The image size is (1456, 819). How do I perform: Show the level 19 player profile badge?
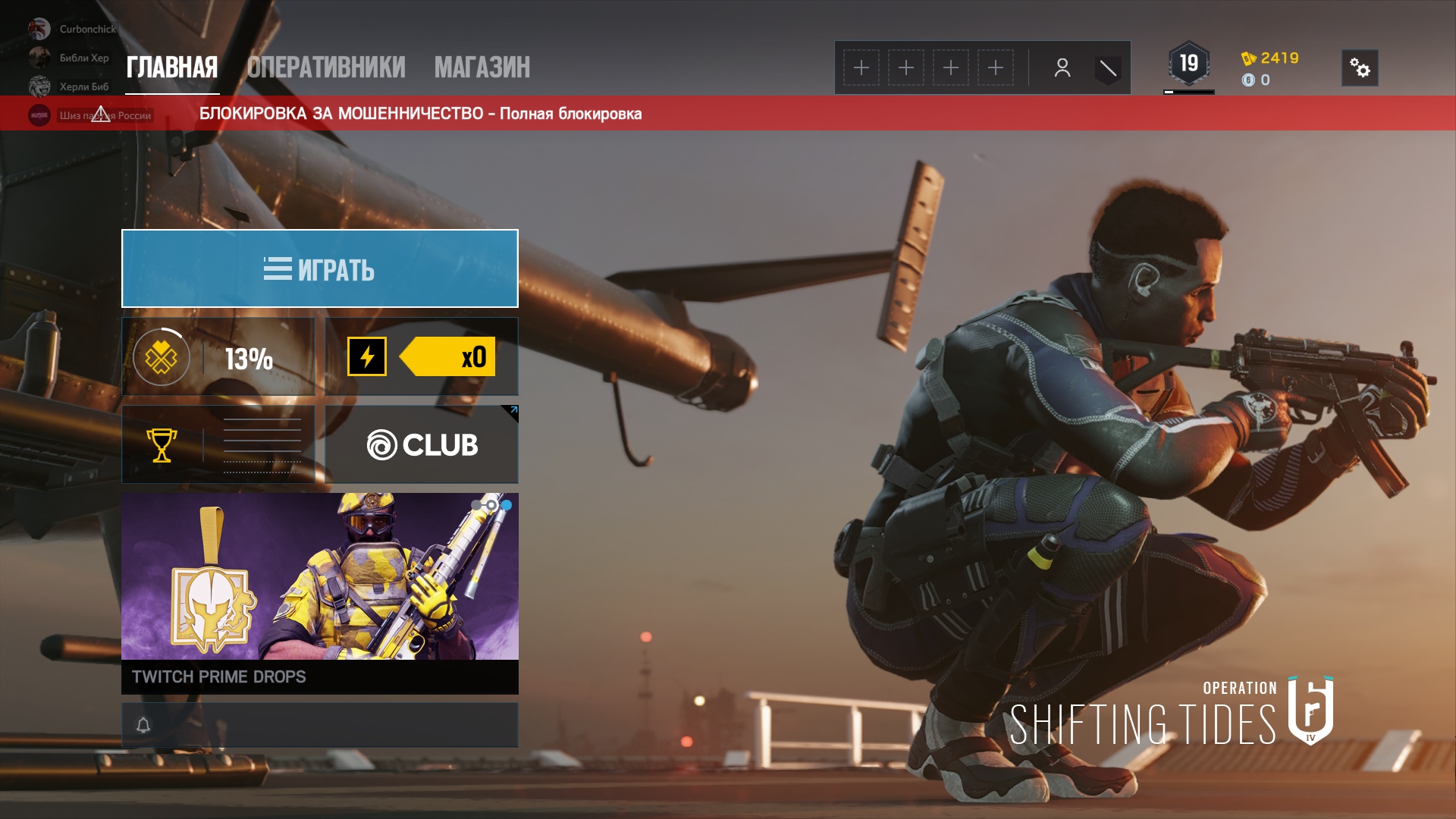pos(1188,64)
